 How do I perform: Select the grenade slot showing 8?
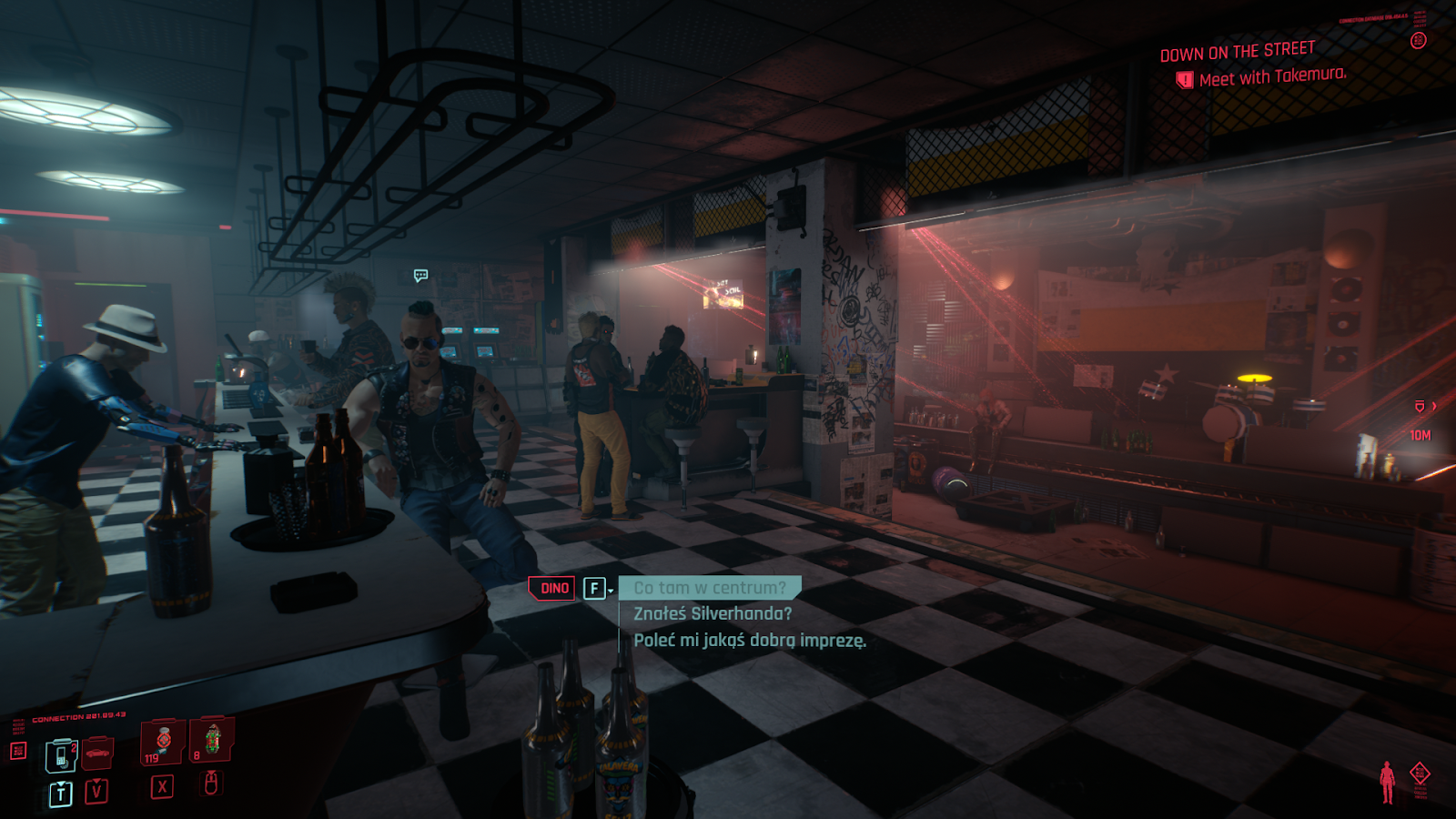(212, 739)
